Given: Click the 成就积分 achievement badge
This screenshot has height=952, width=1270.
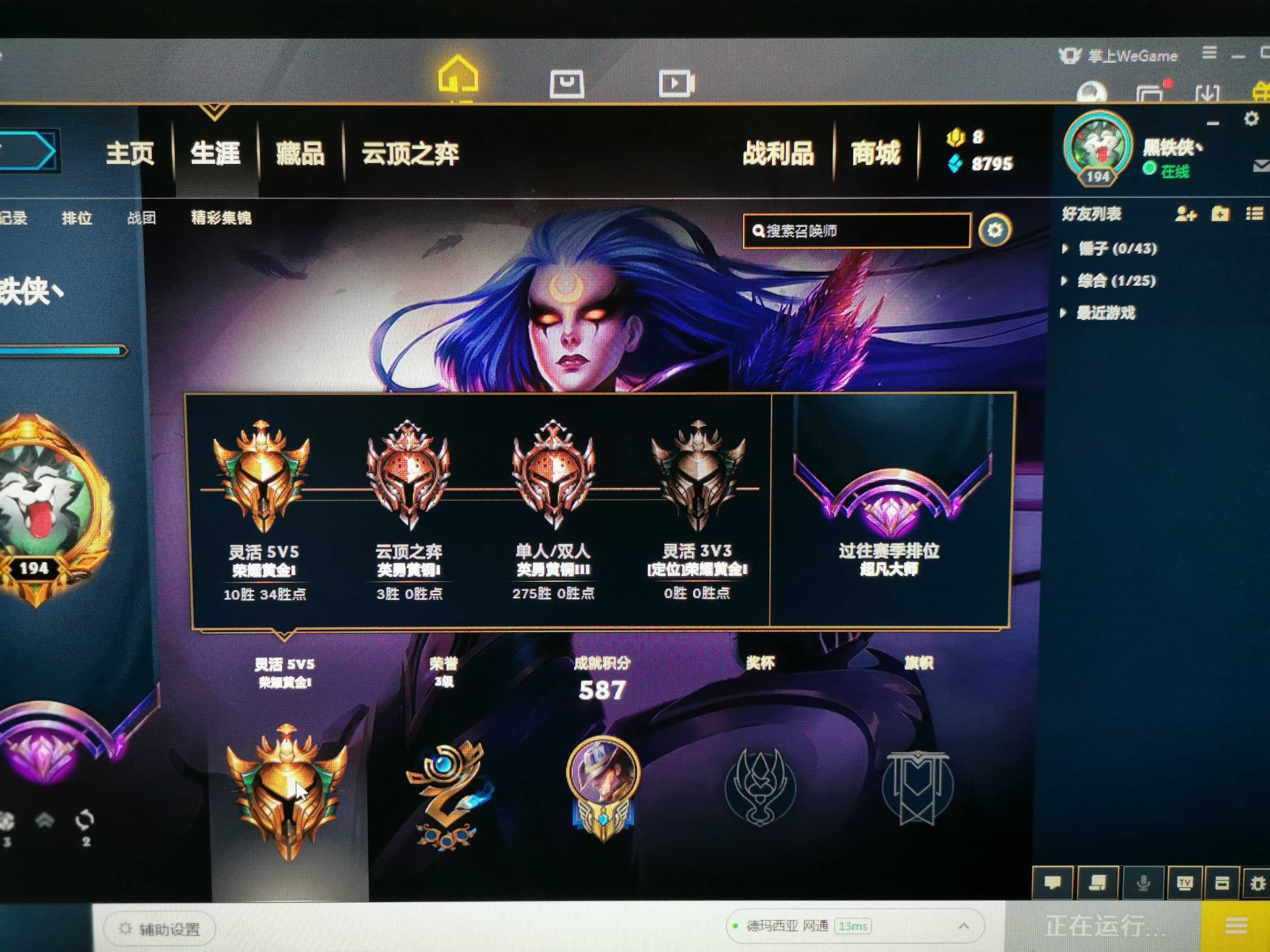Looking at the screenshot, I should 603,787.
